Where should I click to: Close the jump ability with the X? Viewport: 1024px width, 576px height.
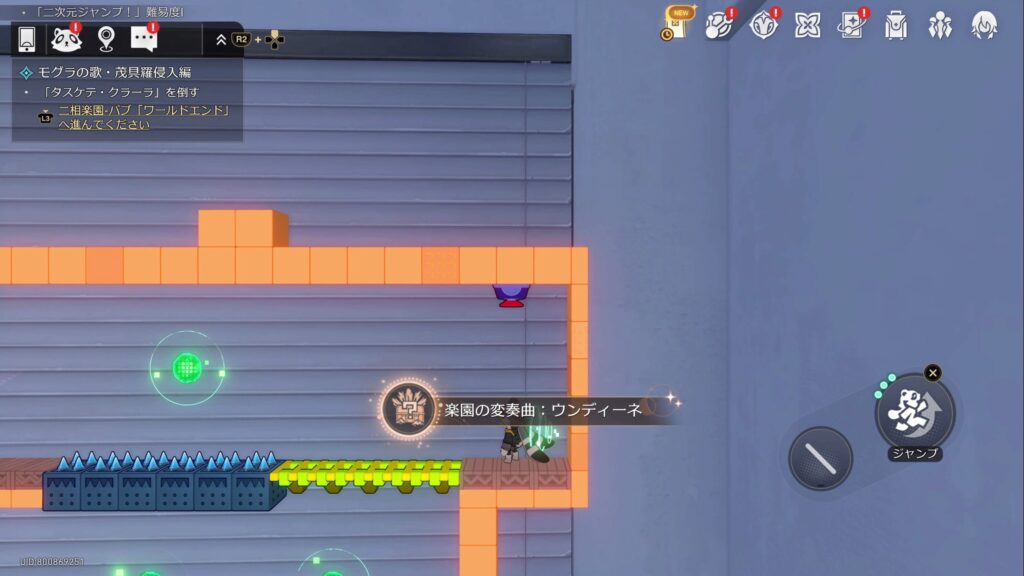[933, 373]
